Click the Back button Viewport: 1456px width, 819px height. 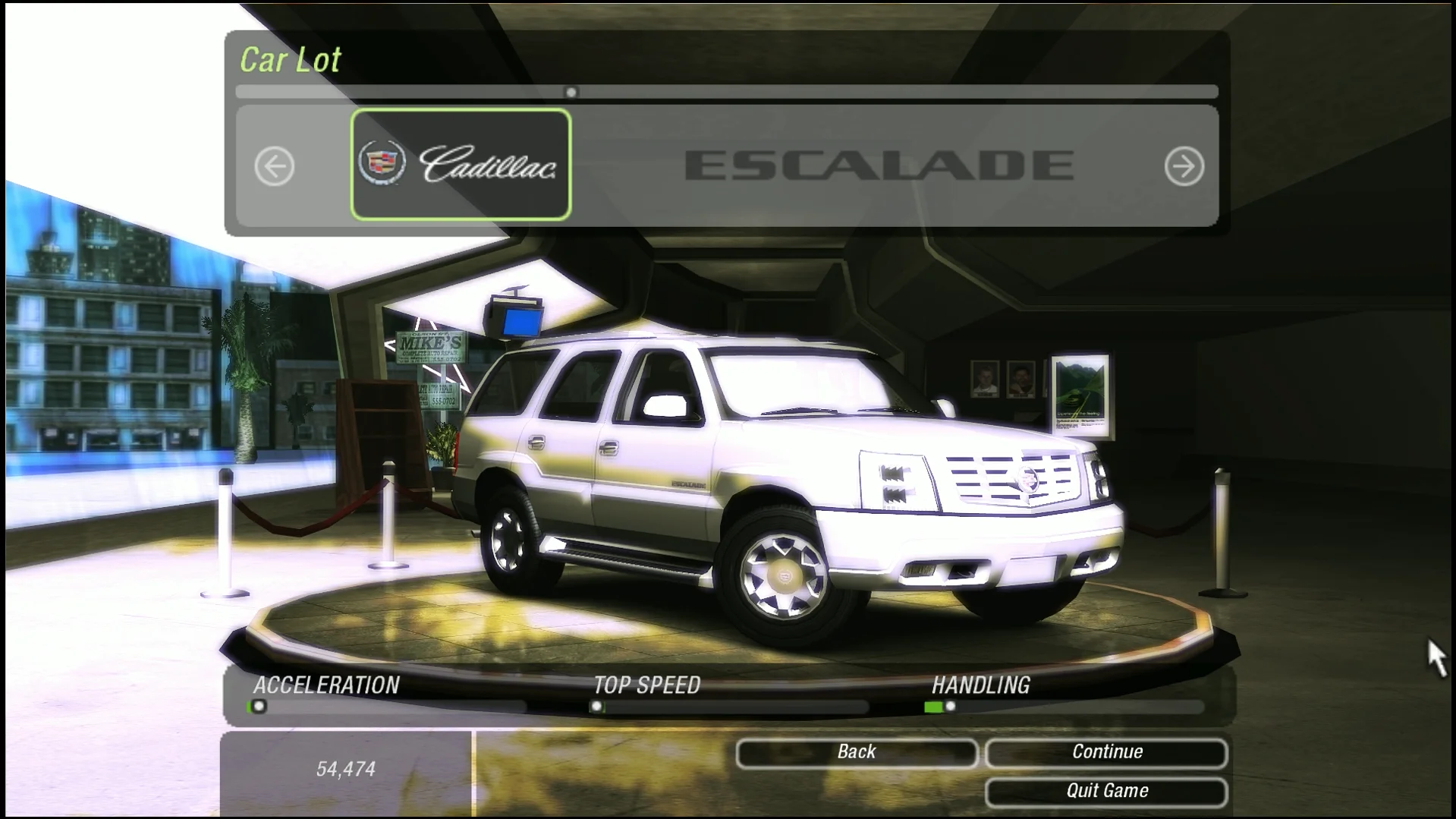point(856,752)
